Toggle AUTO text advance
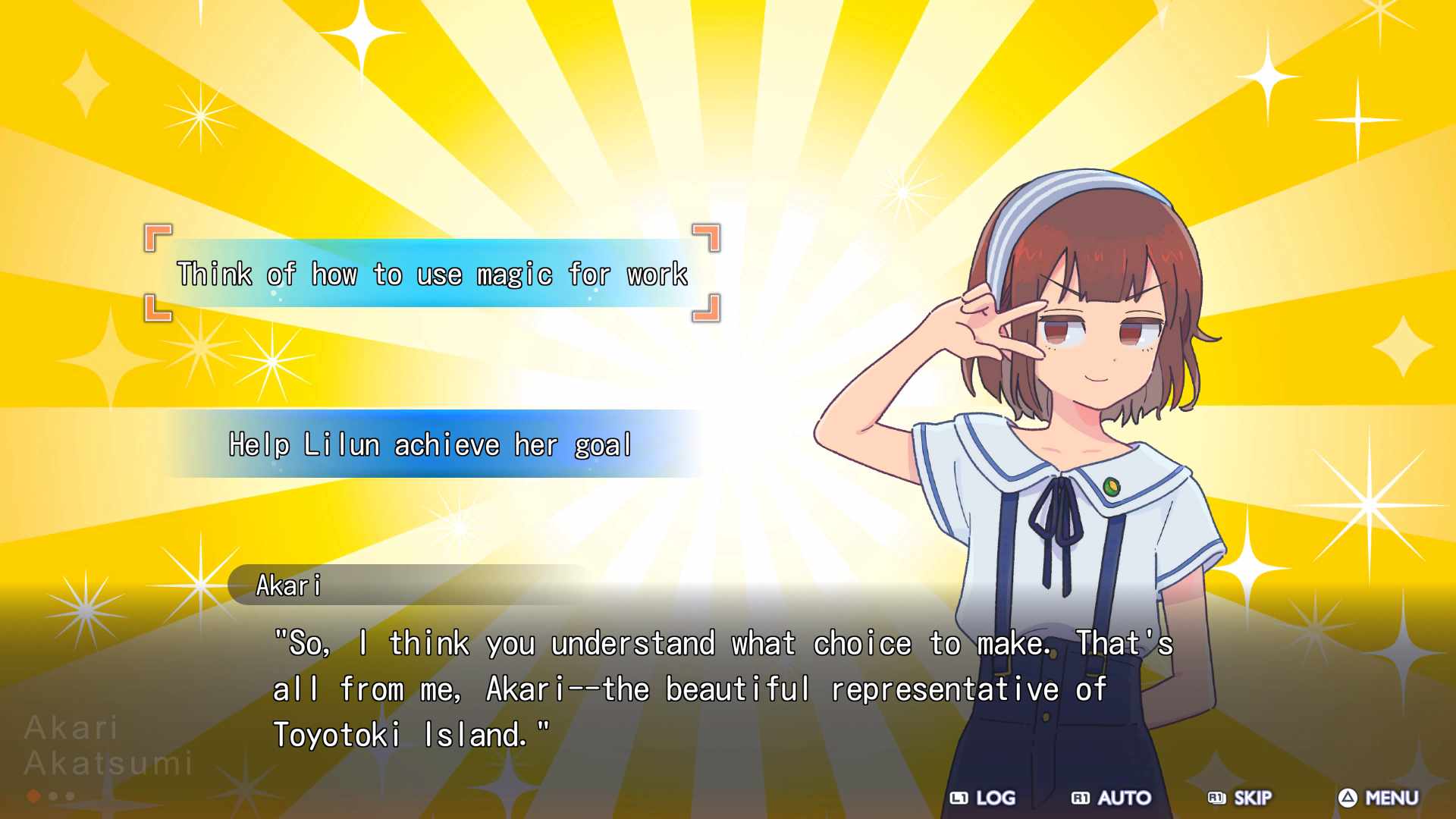Image resolution: width=1456 pixels, height=819 pixels. point(1111,798)
